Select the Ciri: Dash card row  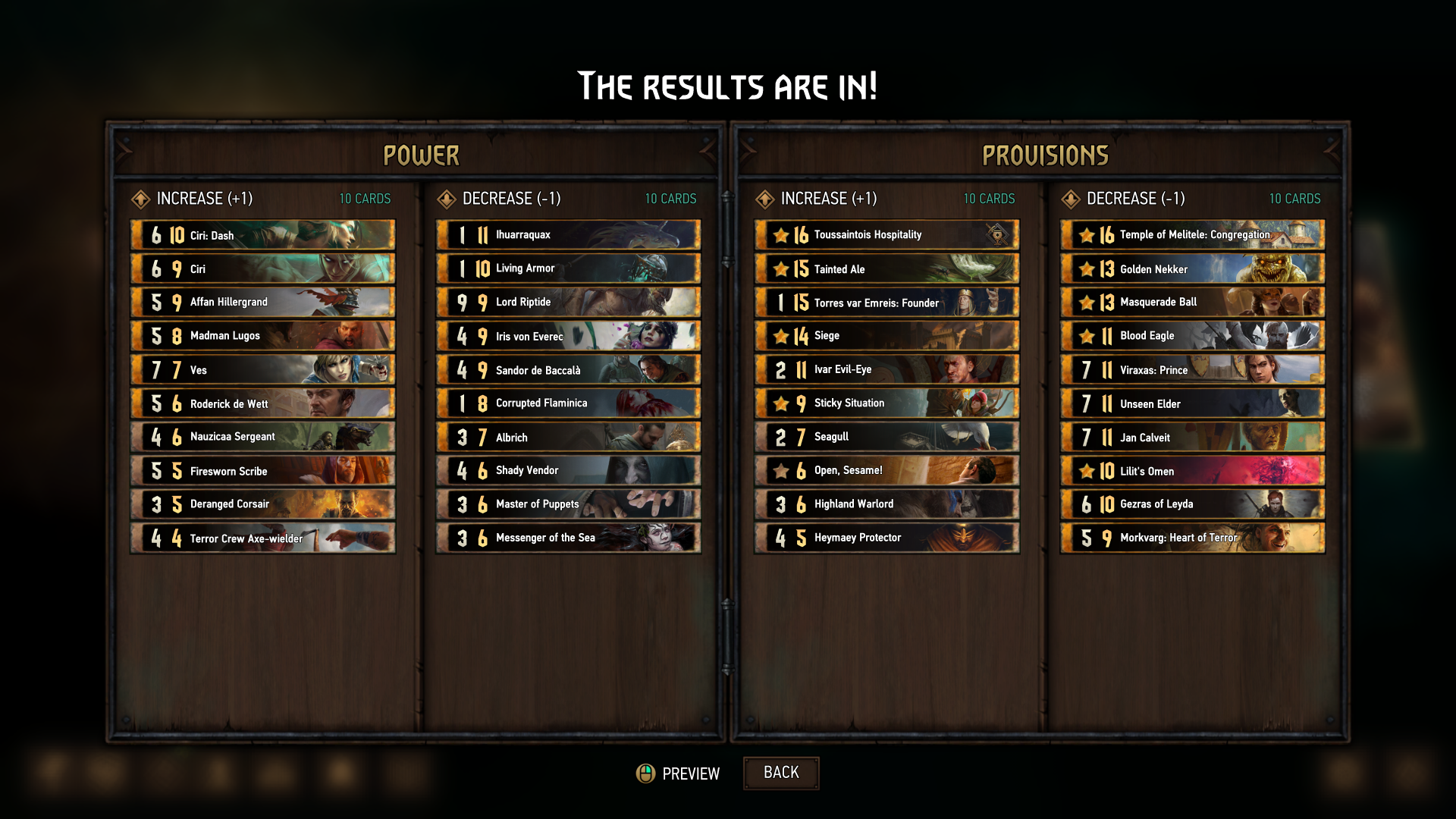(262, 235)
